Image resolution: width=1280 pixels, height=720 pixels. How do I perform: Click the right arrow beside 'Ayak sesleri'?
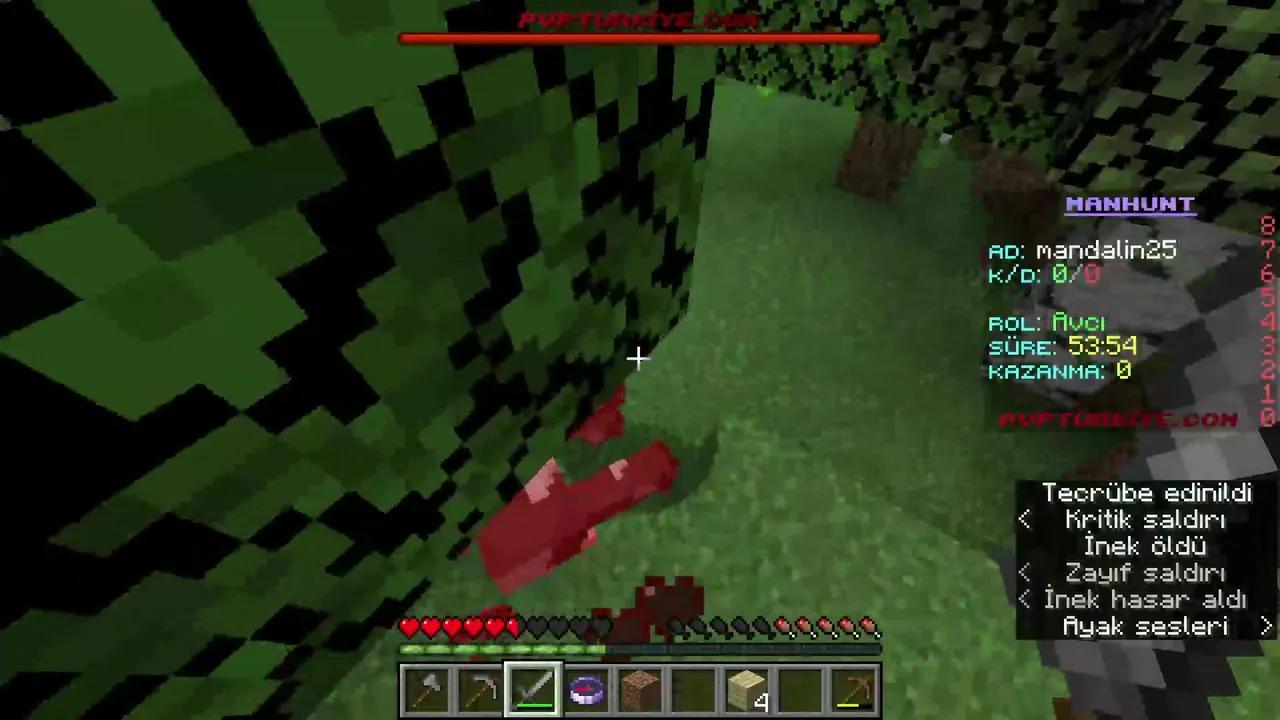[x=1268, y=626]
